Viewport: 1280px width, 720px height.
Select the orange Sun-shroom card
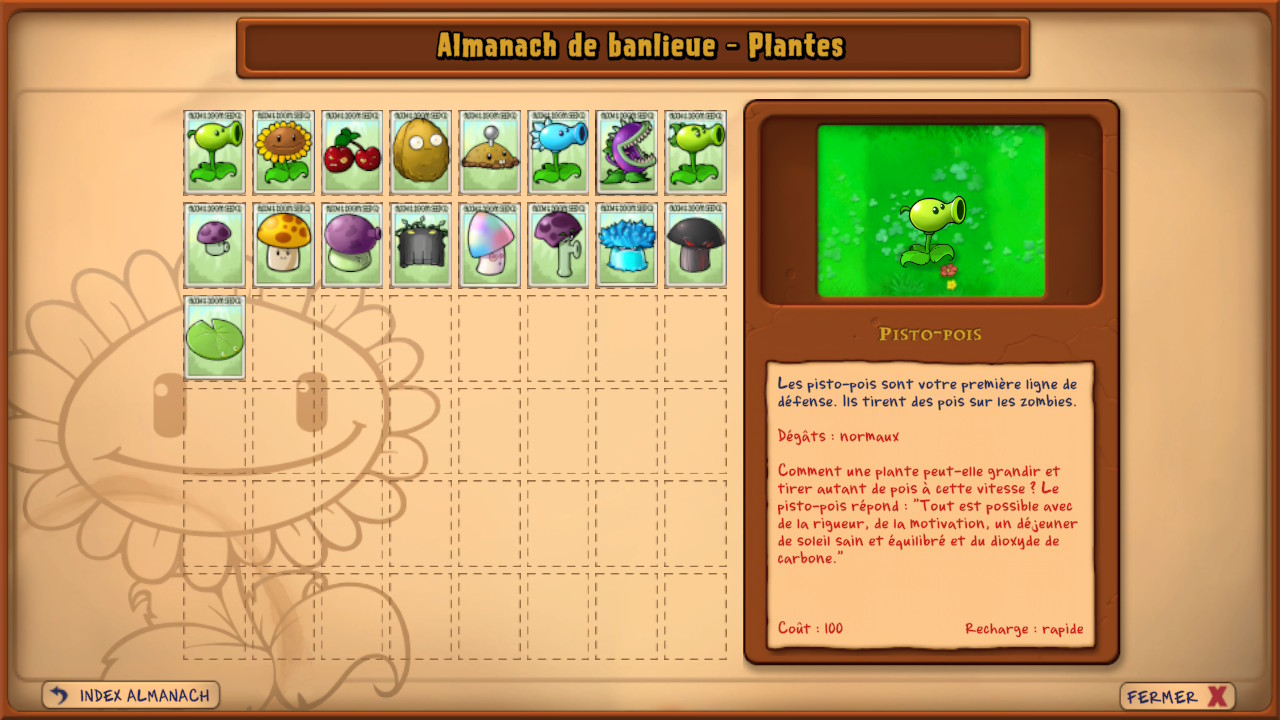coord(284,245)
